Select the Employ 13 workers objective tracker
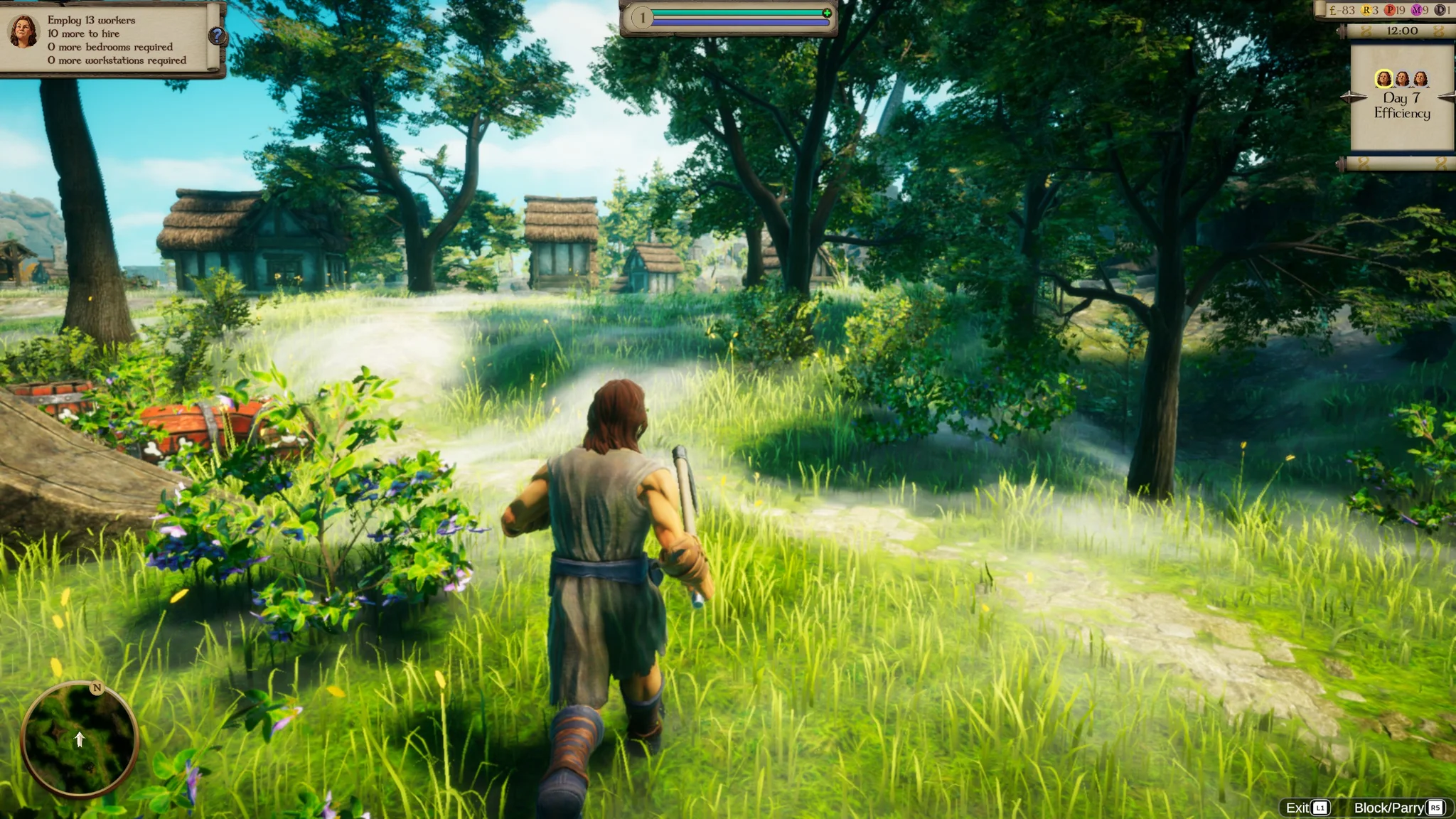The width and height of the screenshot is (1456, 819). tap(117, 40)
